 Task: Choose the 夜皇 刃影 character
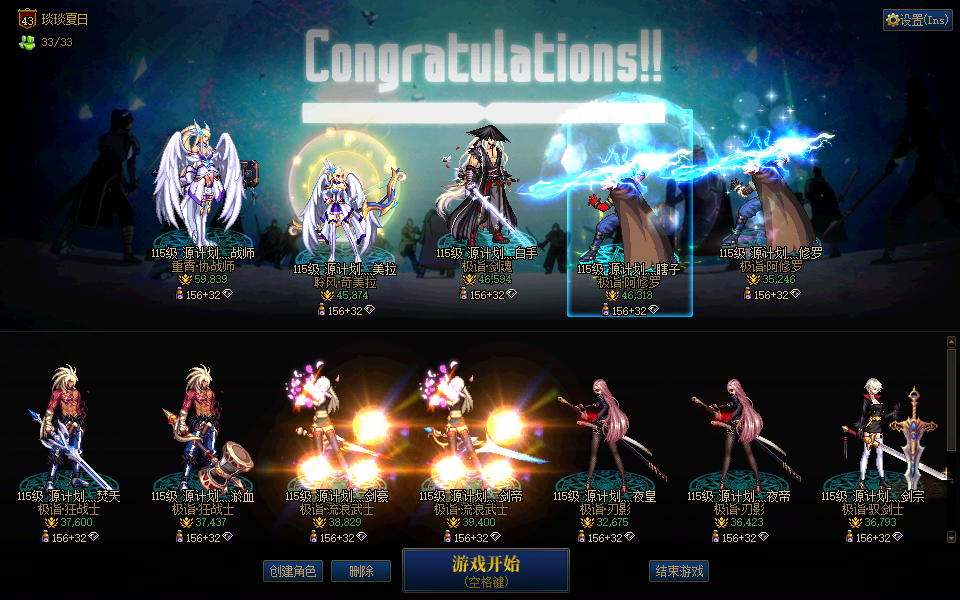pos(604,430)
